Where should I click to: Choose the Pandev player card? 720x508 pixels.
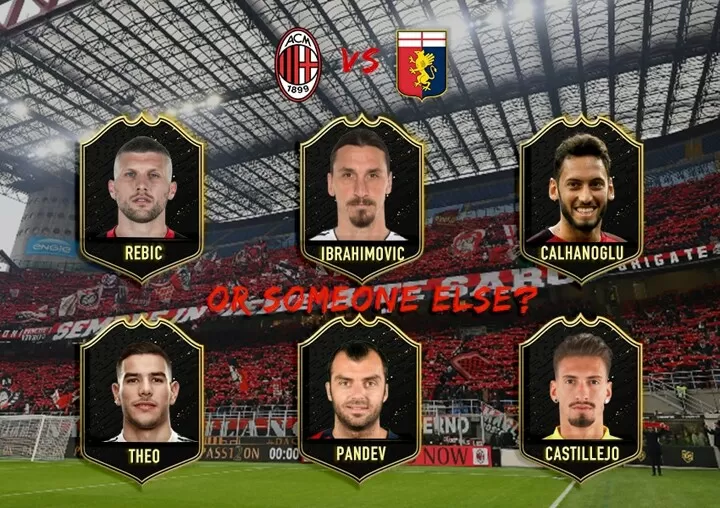pyautogui.click(x=362, y=400)
